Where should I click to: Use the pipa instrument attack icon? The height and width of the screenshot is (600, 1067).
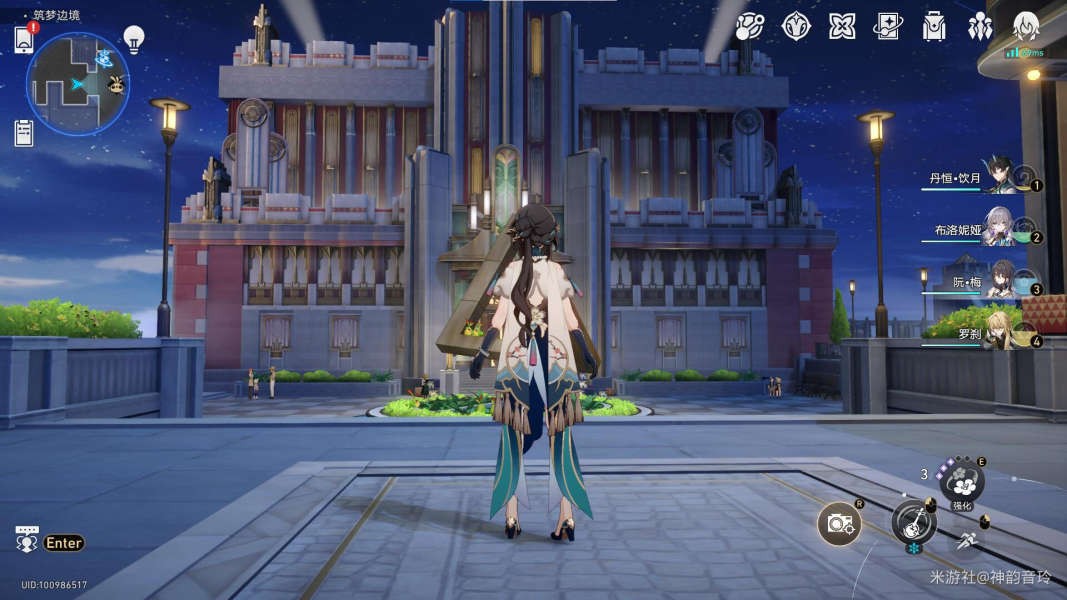coord(913,522)
